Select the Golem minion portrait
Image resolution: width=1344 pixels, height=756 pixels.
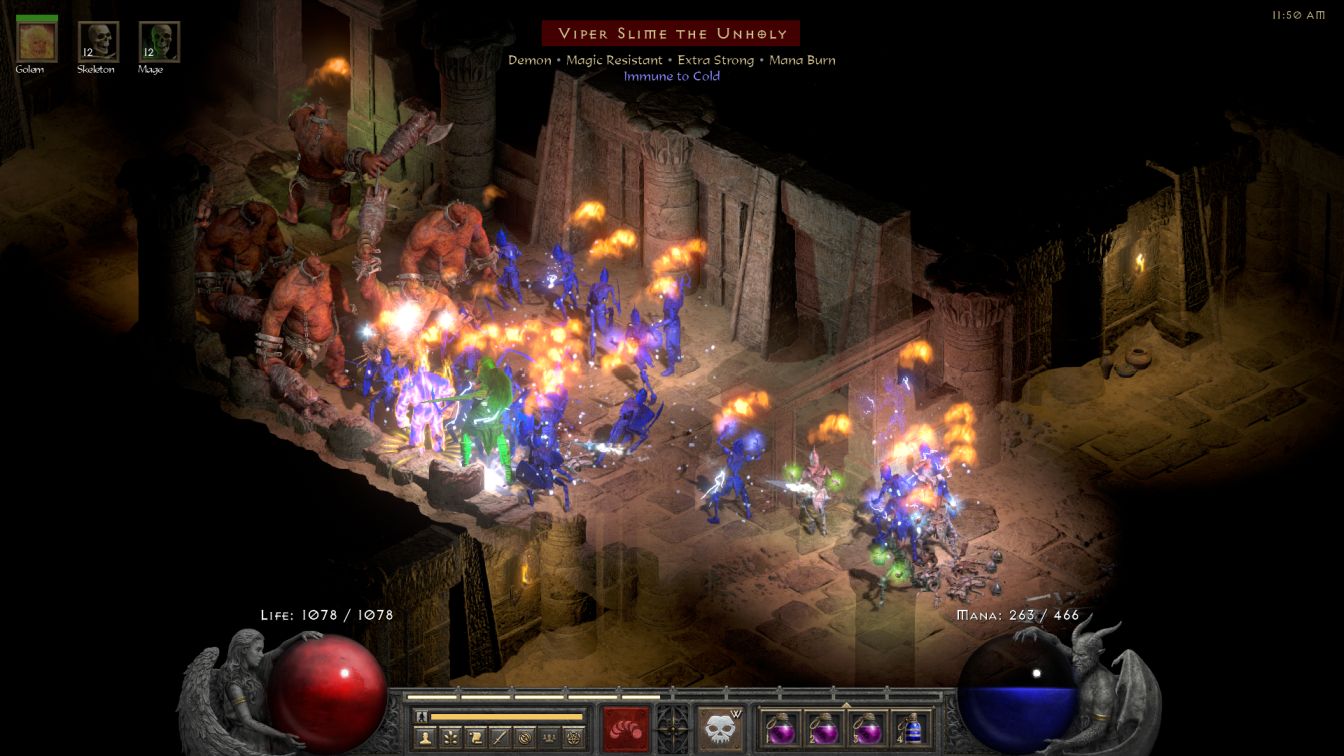coord(37,41)
